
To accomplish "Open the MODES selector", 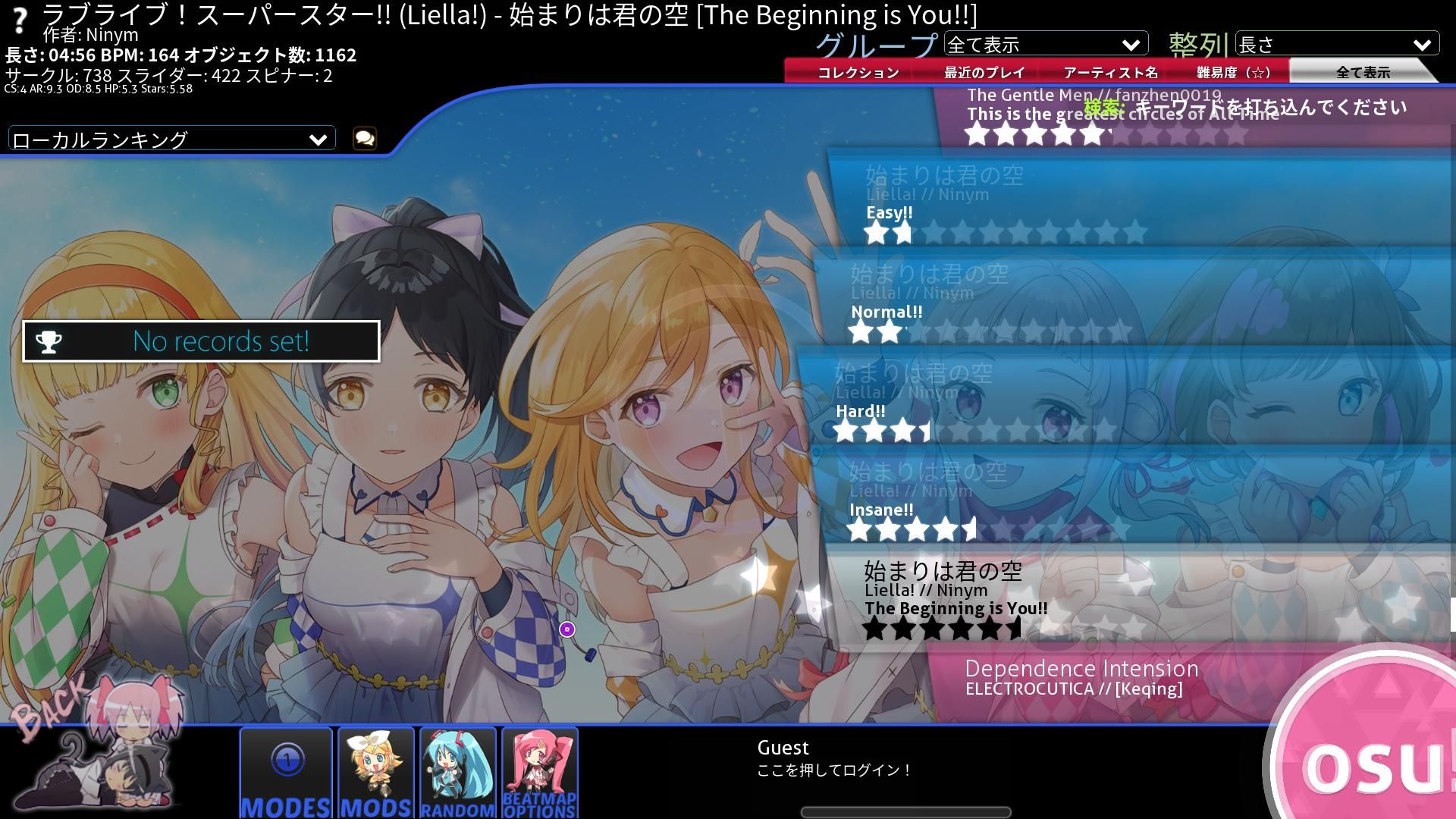I will pos(286,772).
